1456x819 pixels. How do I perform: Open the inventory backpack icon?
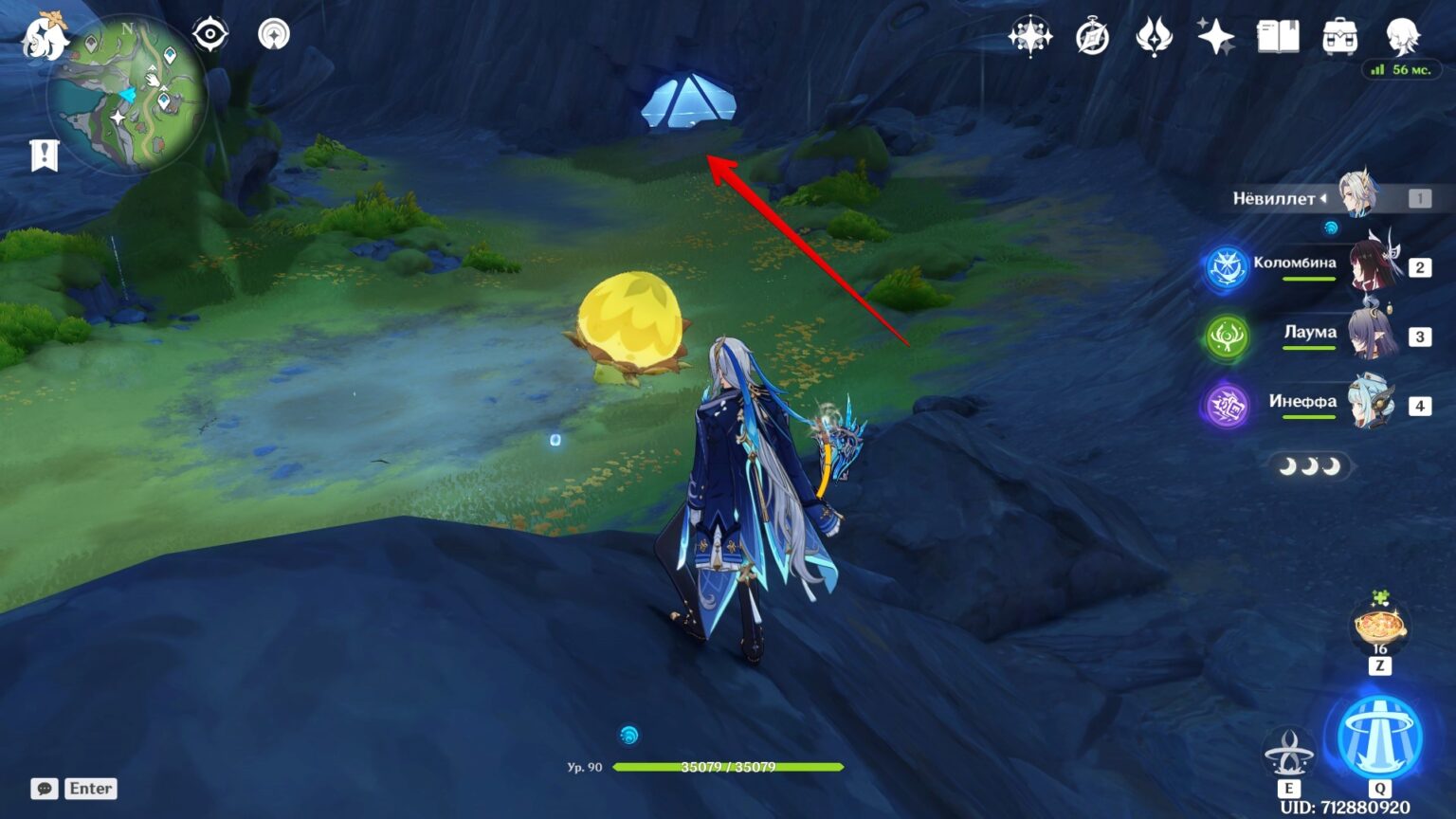point(1339,38)
